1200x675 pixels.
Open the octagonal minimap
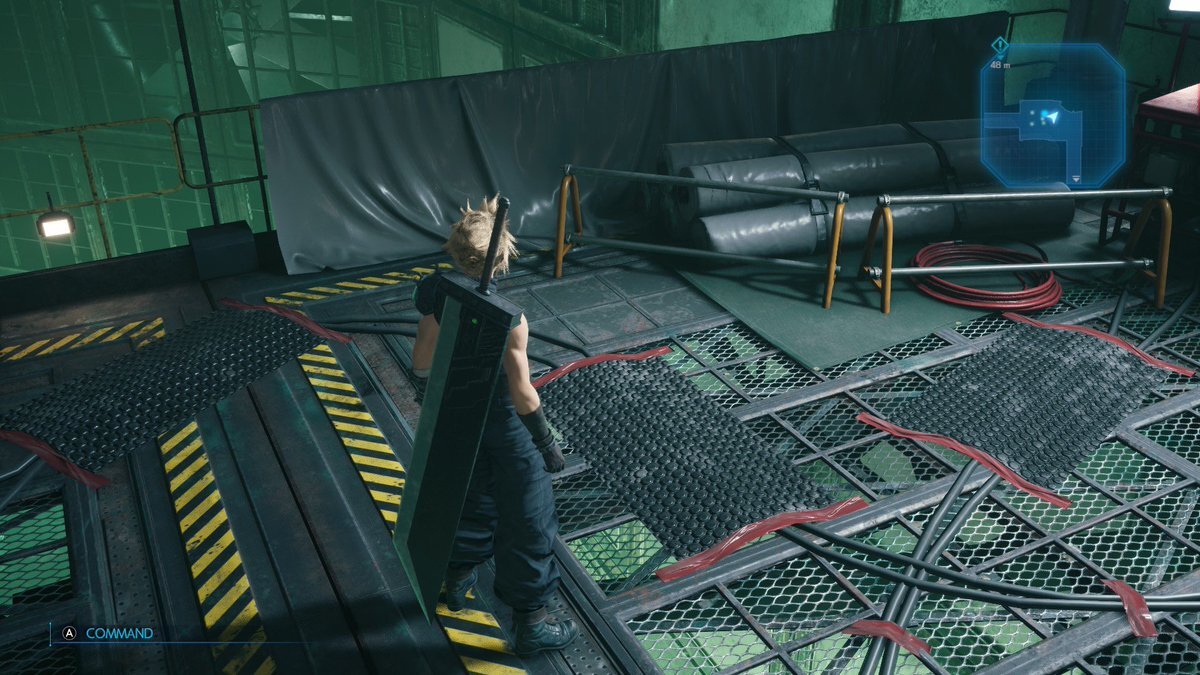1052,115
